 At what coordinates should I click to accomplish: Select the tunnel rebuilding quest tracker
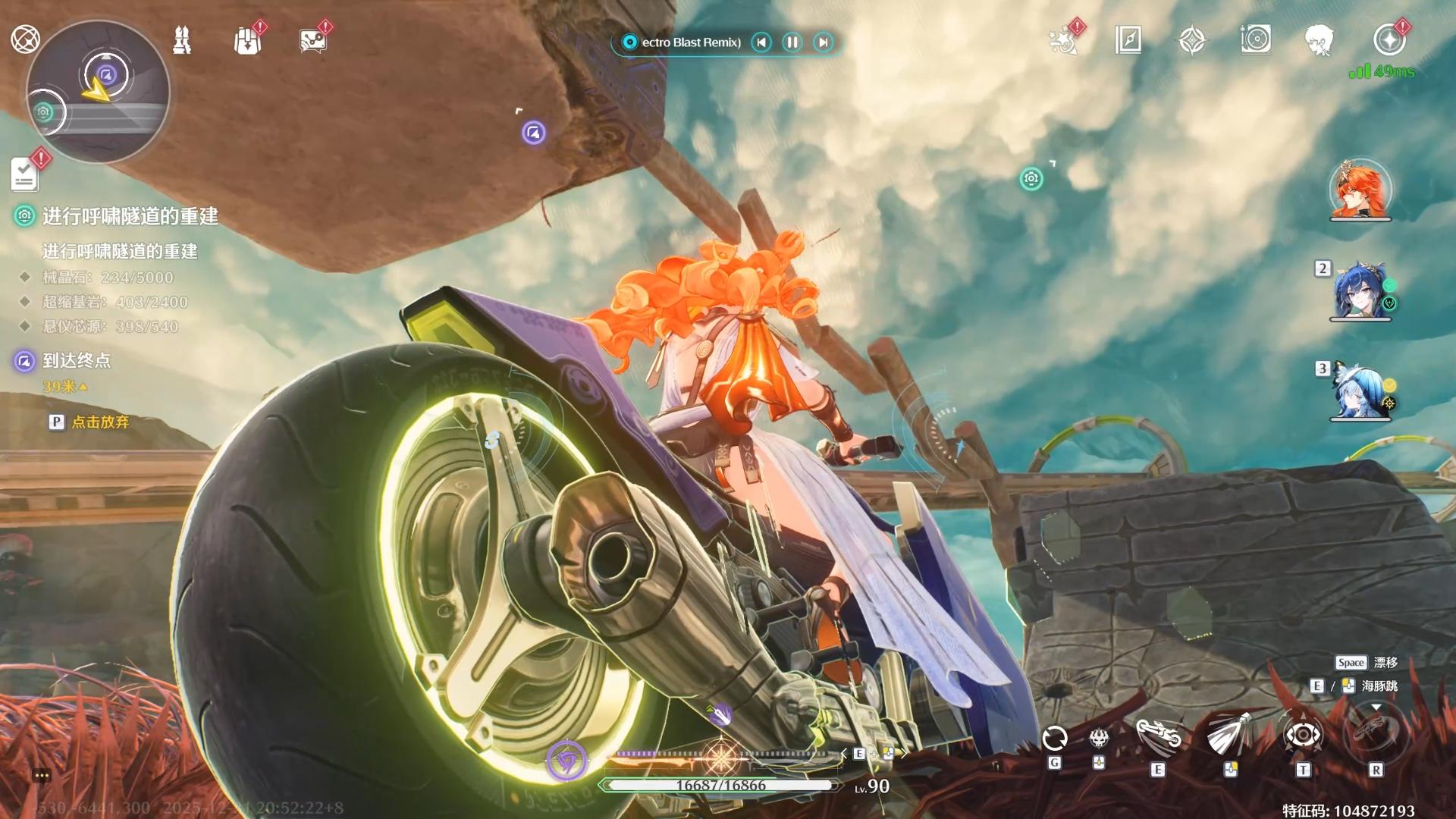coord(130,217)
